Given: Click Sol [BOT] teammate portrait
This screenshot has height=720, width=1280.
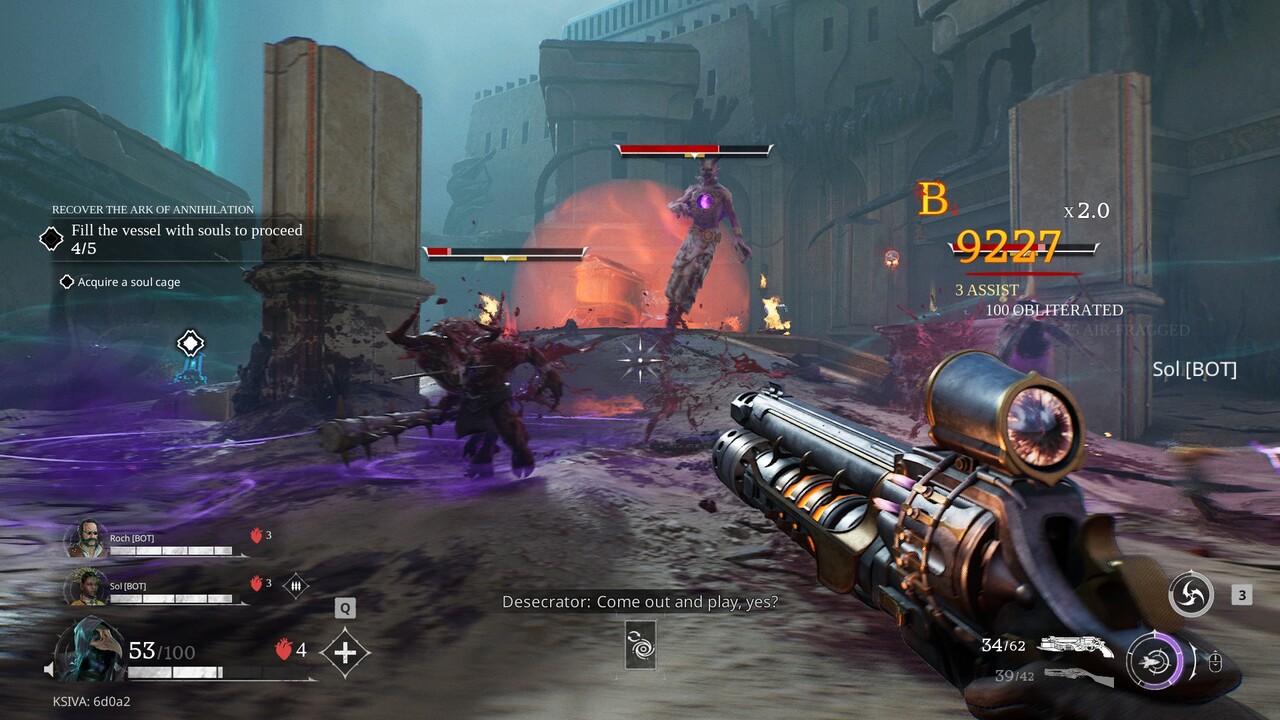Looking at the screenshot, I should tap(86, 586).
